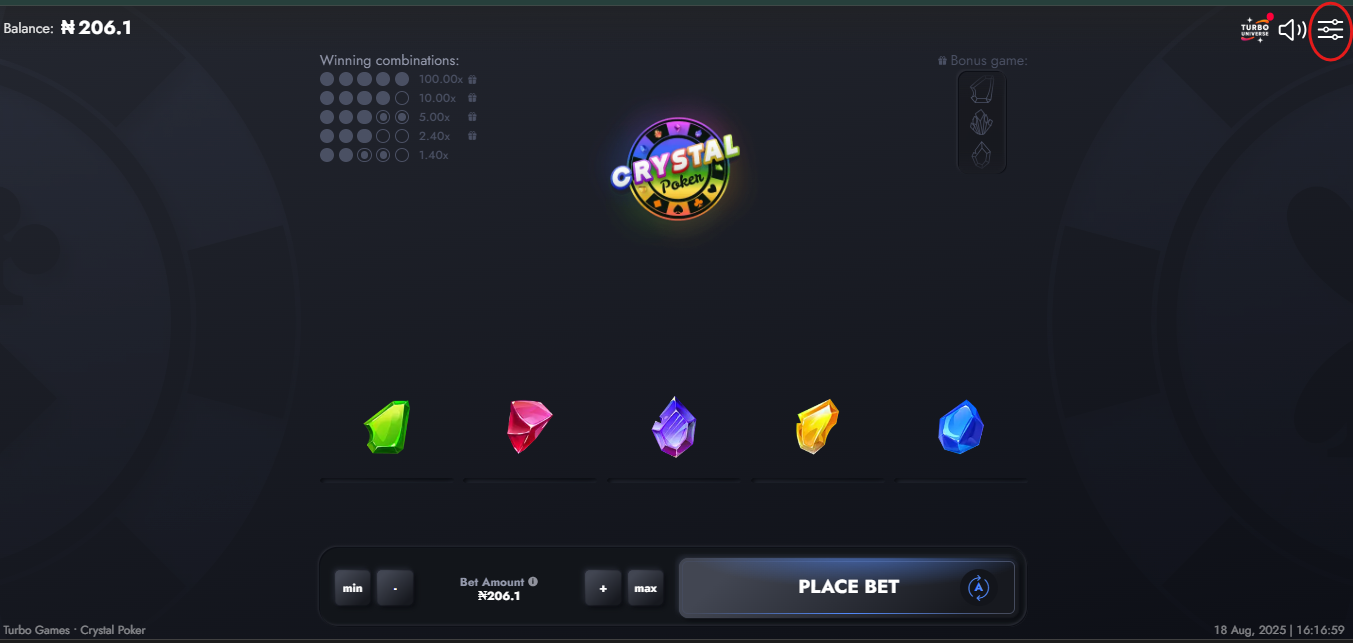Decrease bet amount with minus button
Screen dimensions: 1353x643
pyautogui.click(x=395, y=588)
